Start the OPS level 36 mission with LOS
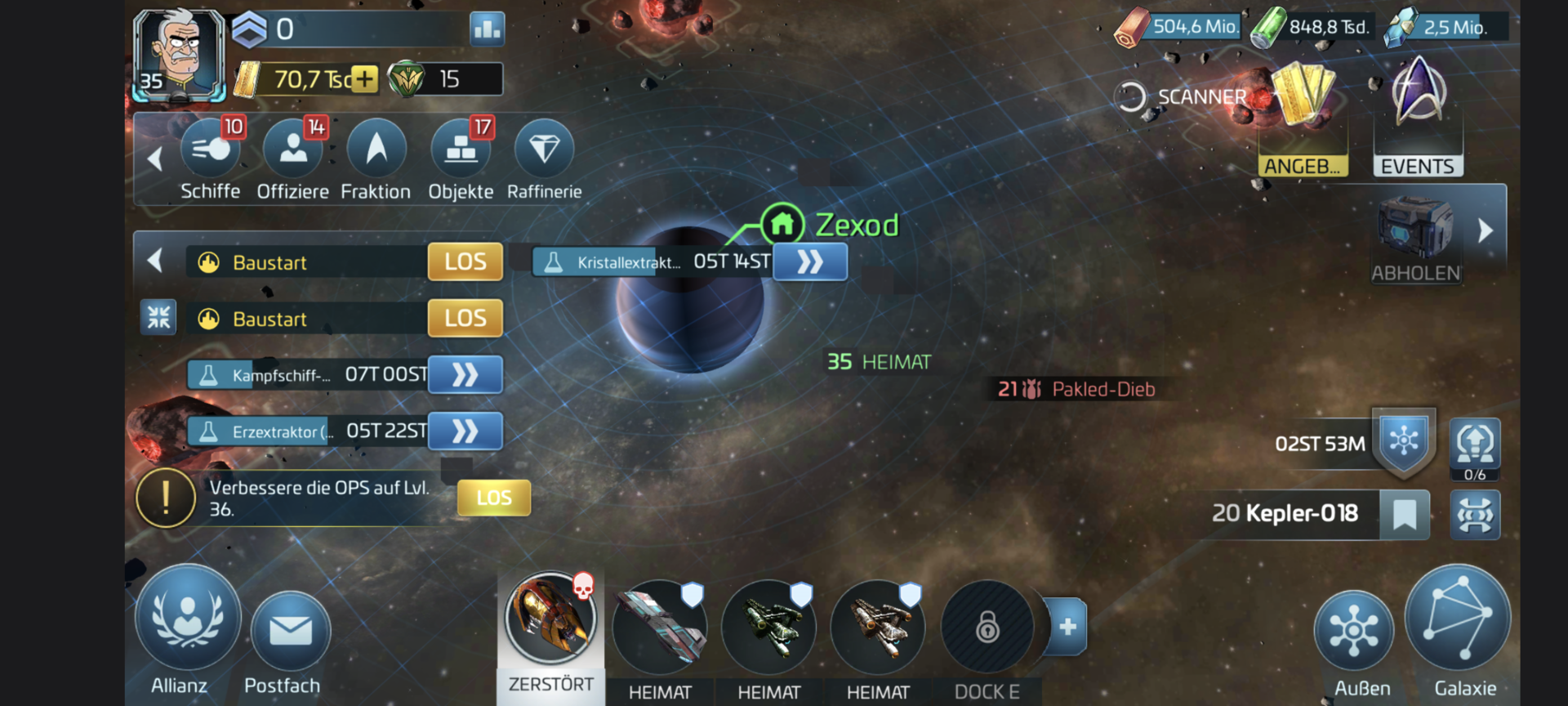1568x706 pixels. click(x=494, y=498)
